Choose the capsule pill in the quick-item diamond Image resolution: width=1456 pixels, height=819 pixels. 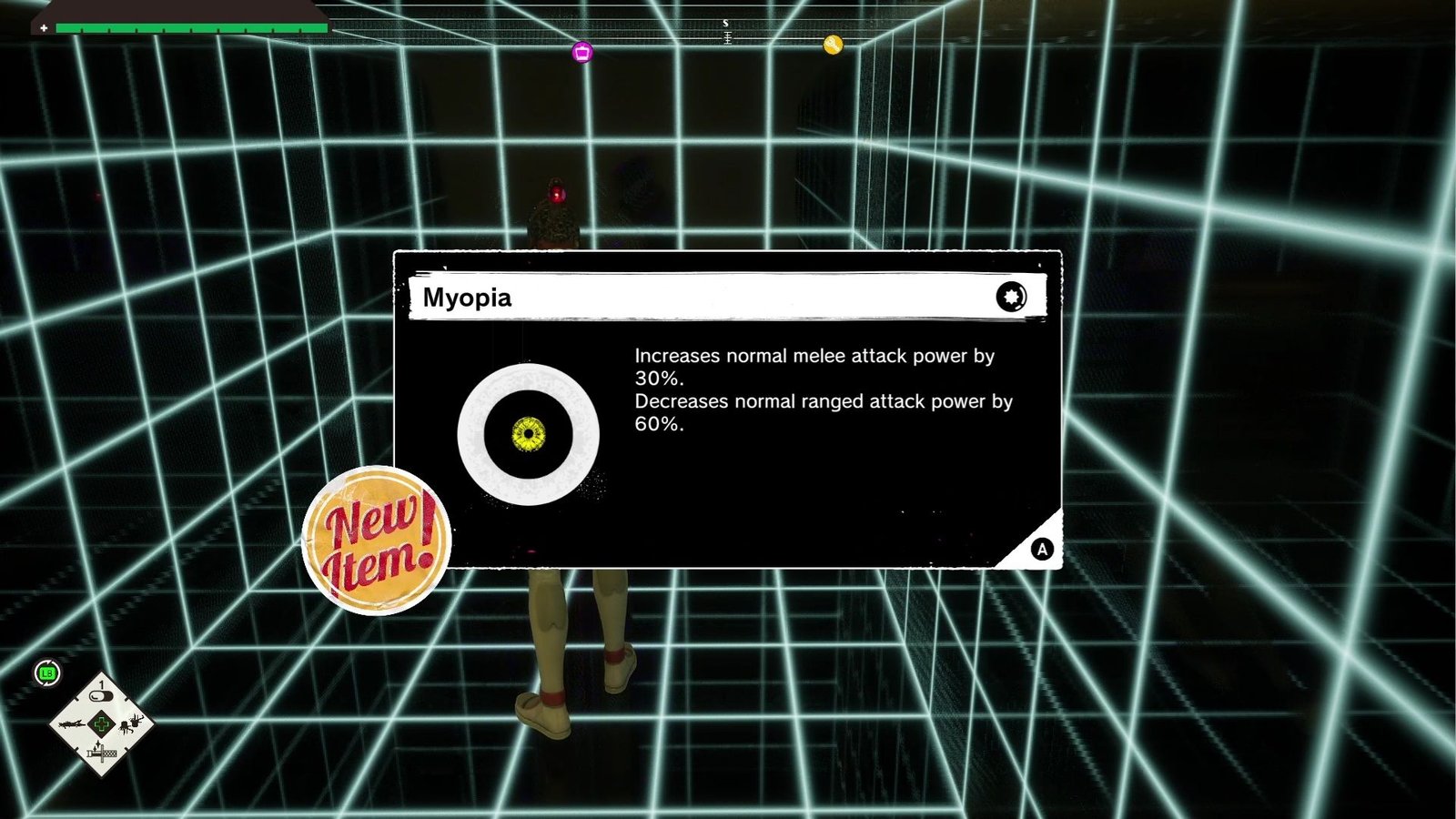pos(101,696)
